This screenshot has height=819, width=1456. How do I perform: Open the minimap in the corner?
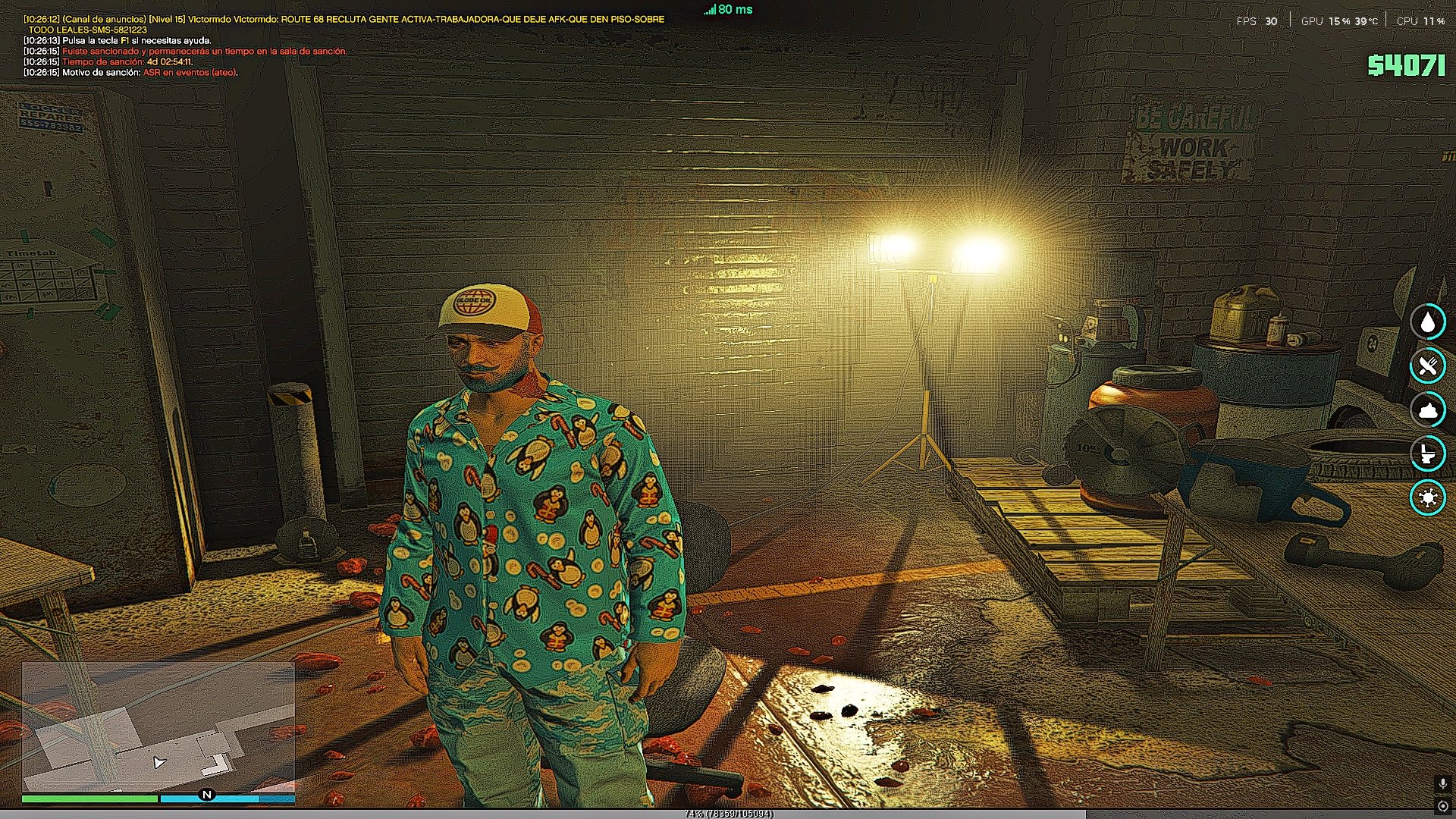coord(158,726)
